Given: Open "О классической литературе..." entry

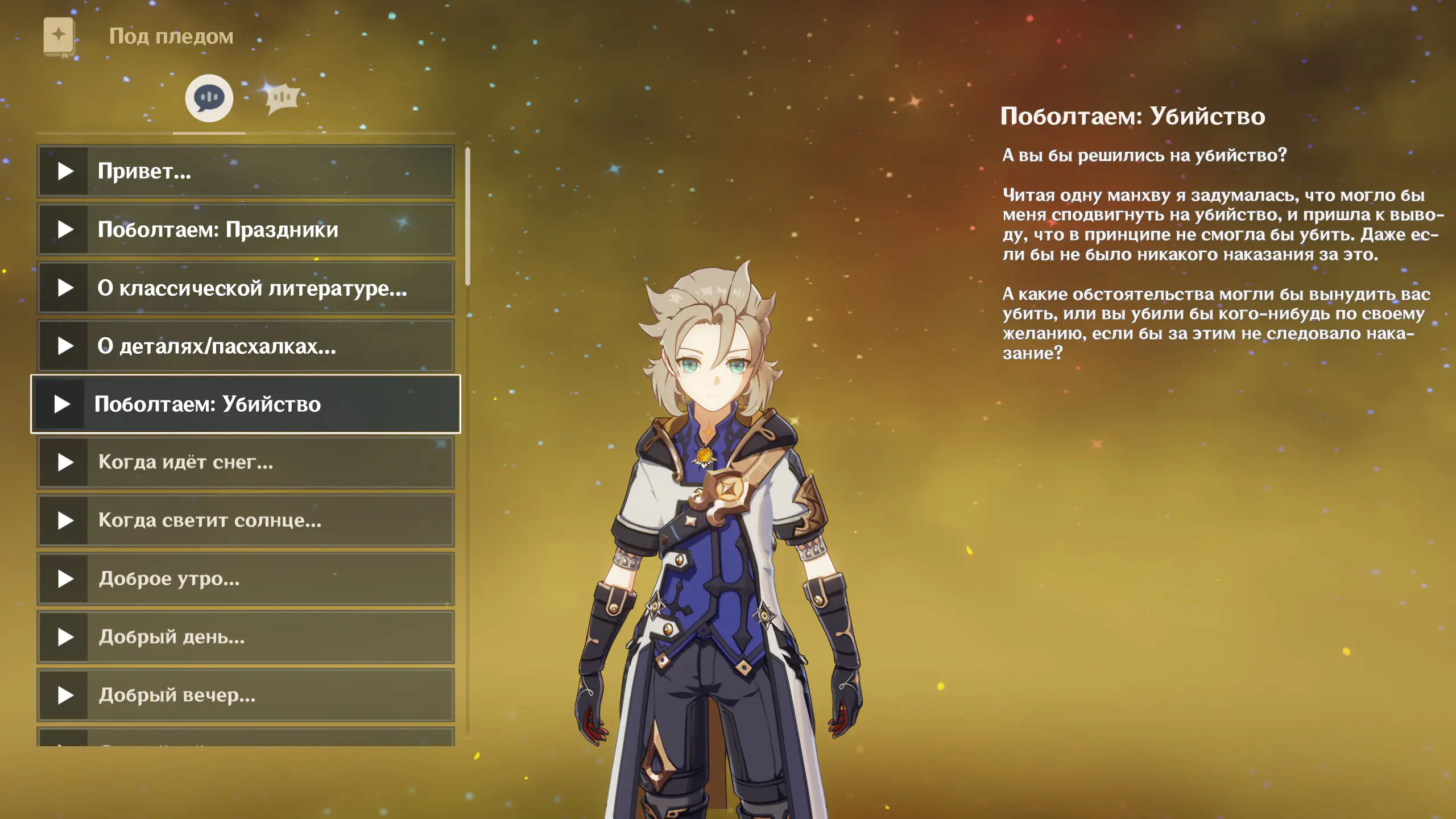Looking at the screenshot, I should pos(246,288).
